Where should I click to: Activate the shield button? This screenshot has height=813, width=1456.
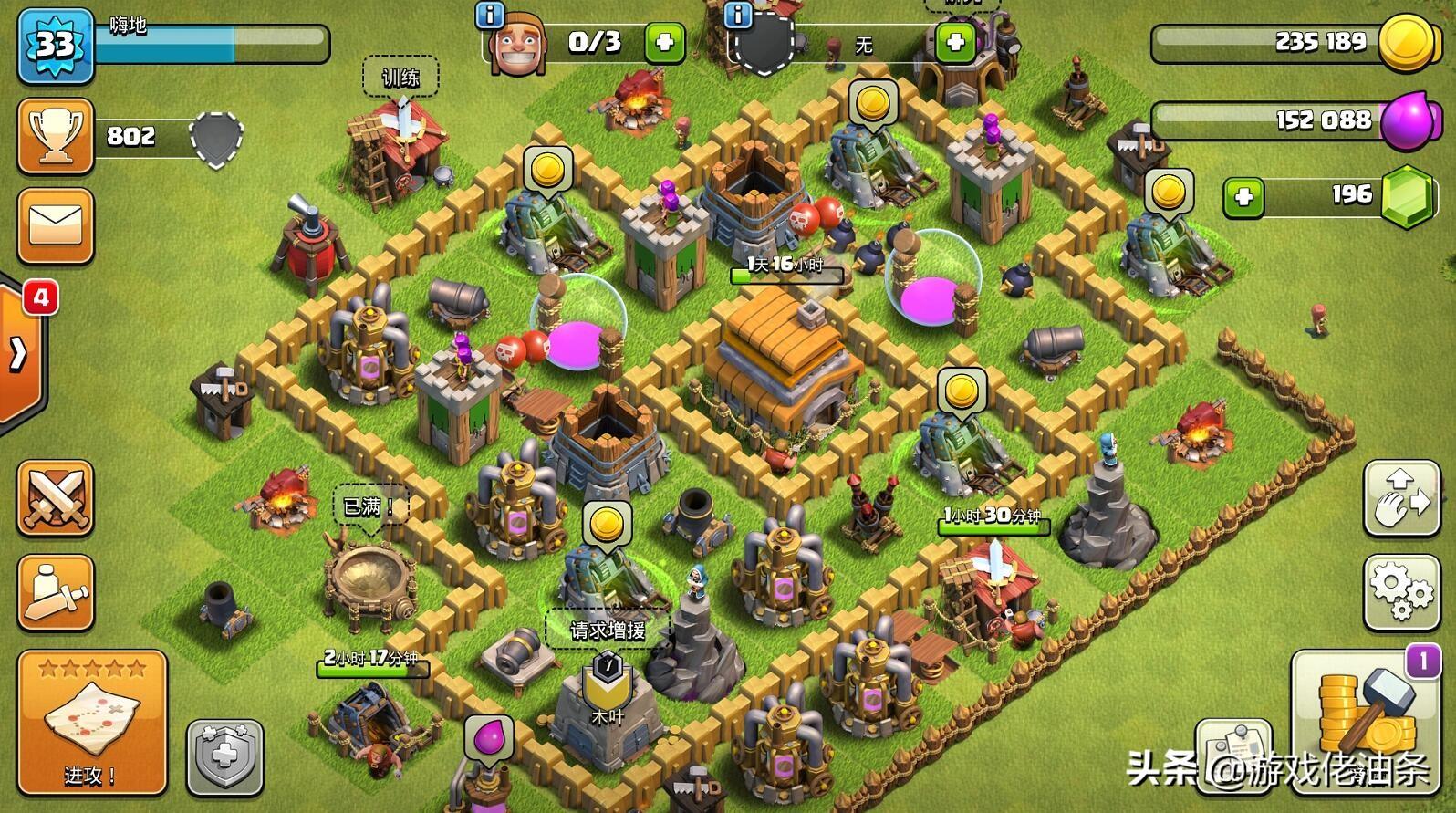click(225, 757)
